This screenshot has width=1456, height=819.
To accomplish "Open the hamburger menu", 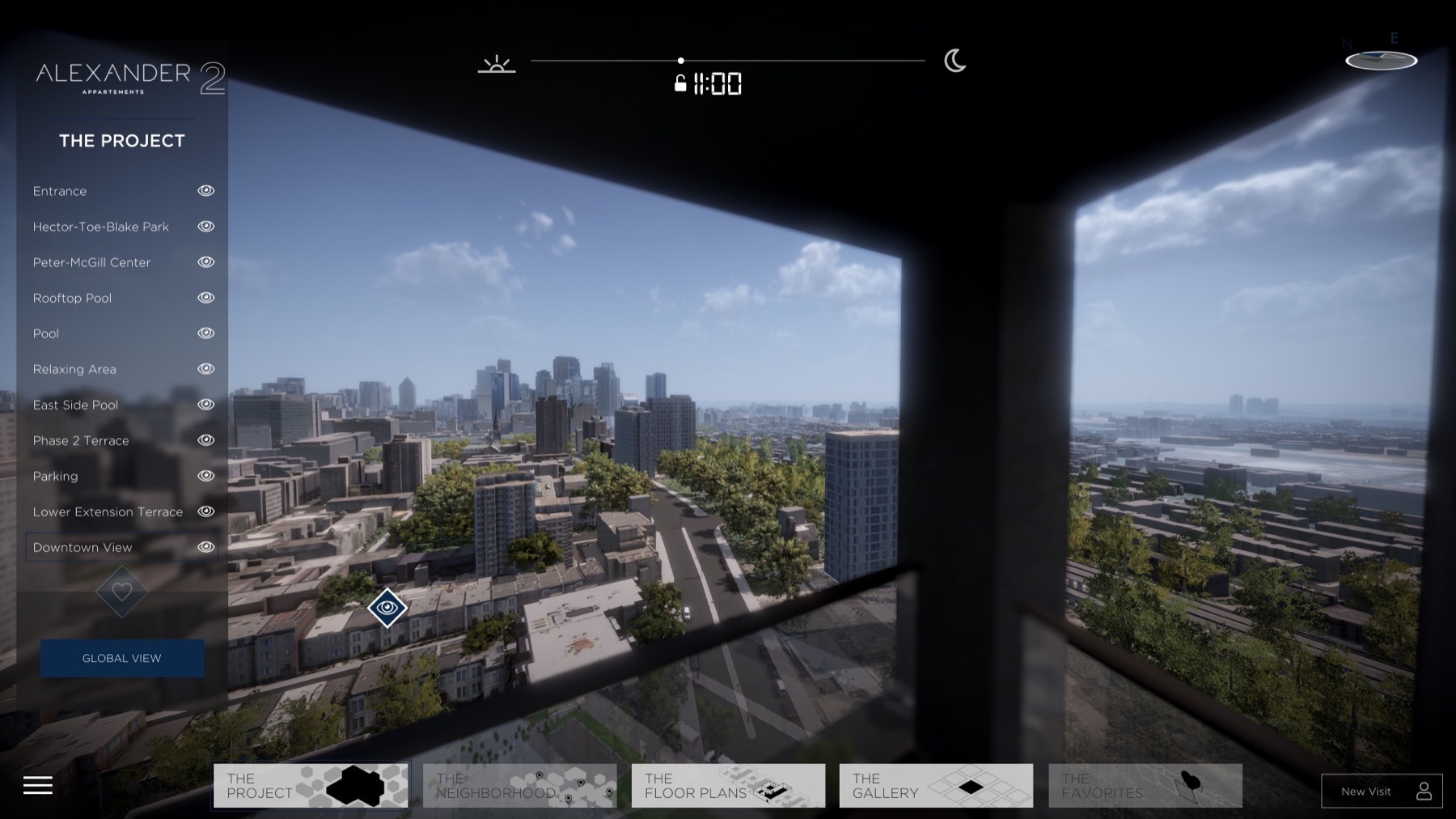I will click(x=38, y=785).
